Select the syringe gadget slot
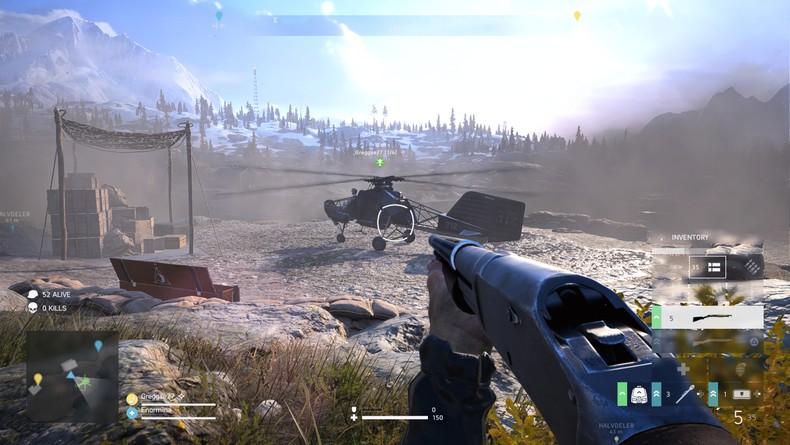 tap(684, 394)
